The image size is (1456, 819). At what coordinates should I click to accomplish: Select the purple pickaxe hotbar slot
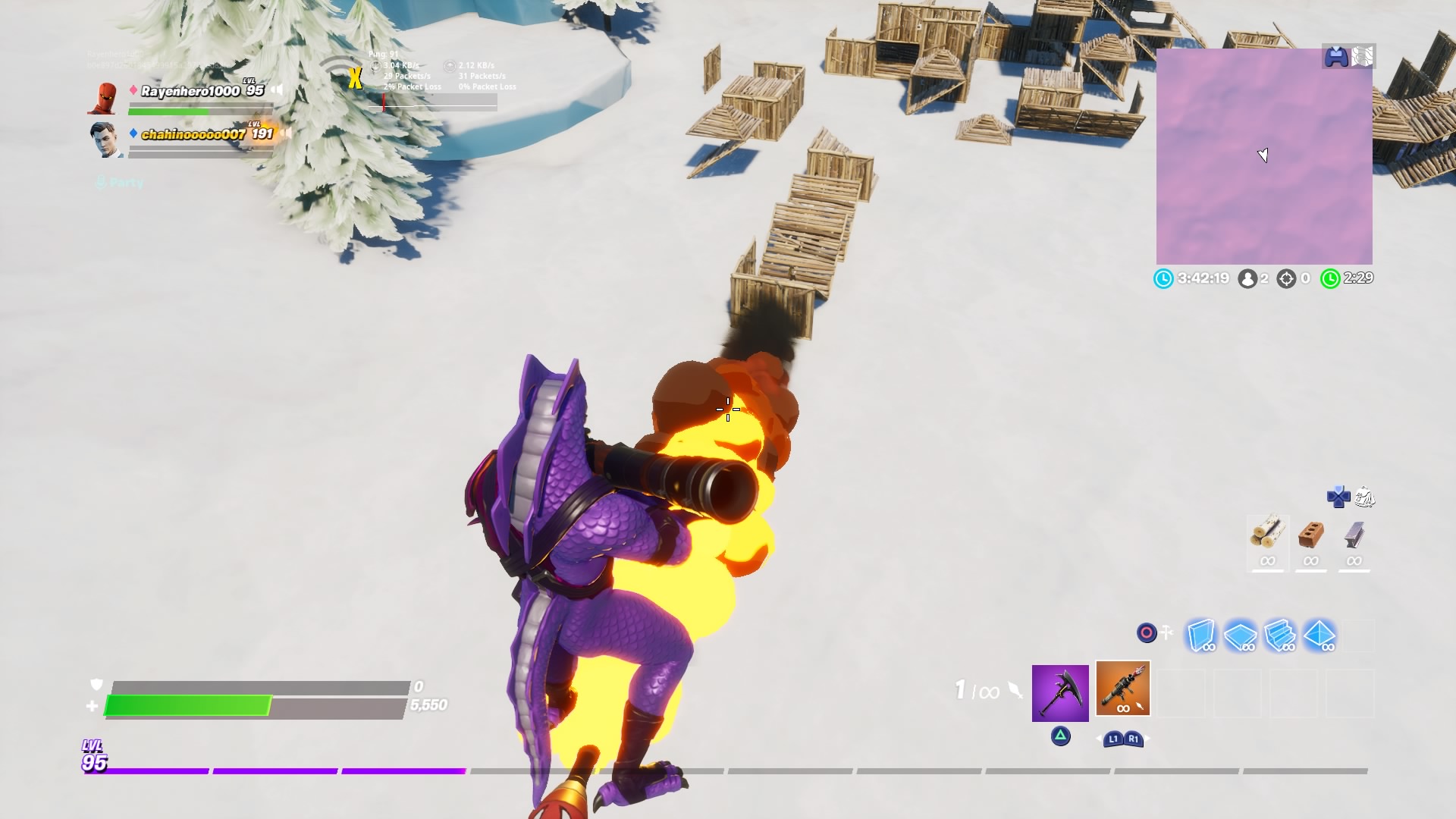pos(1059,692)
